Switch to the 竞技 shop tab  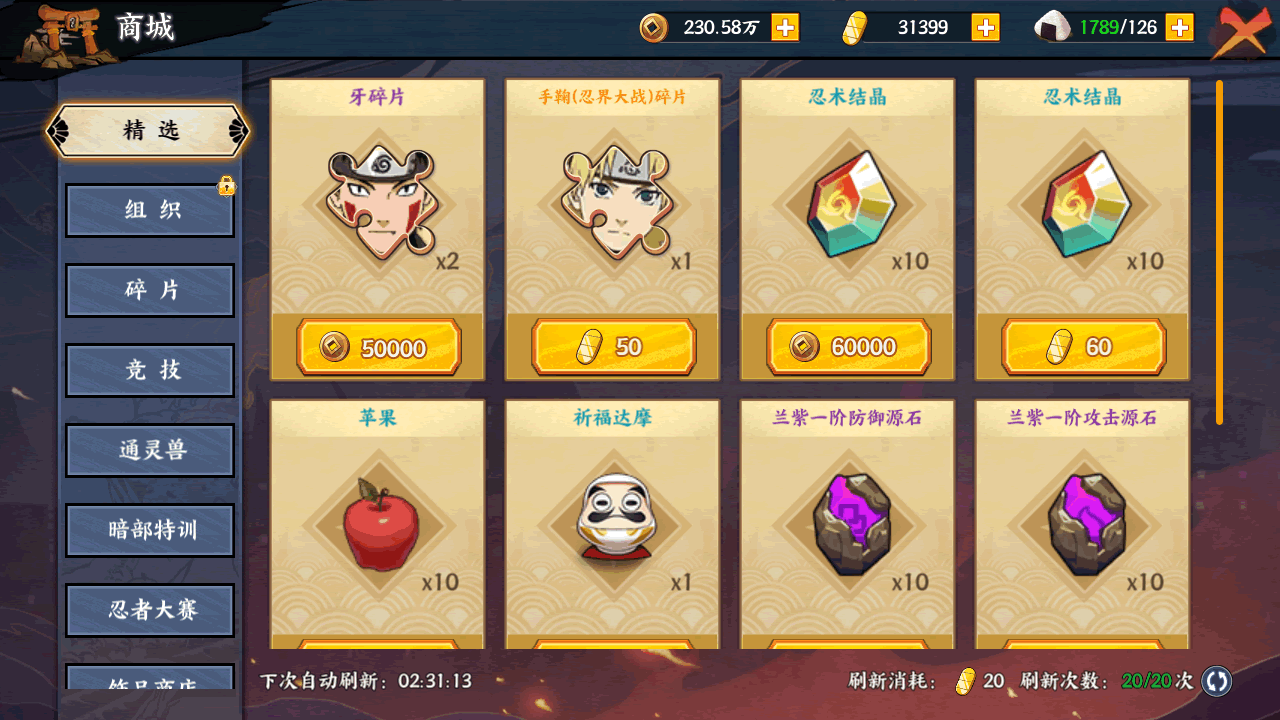[x=150, y=370]
